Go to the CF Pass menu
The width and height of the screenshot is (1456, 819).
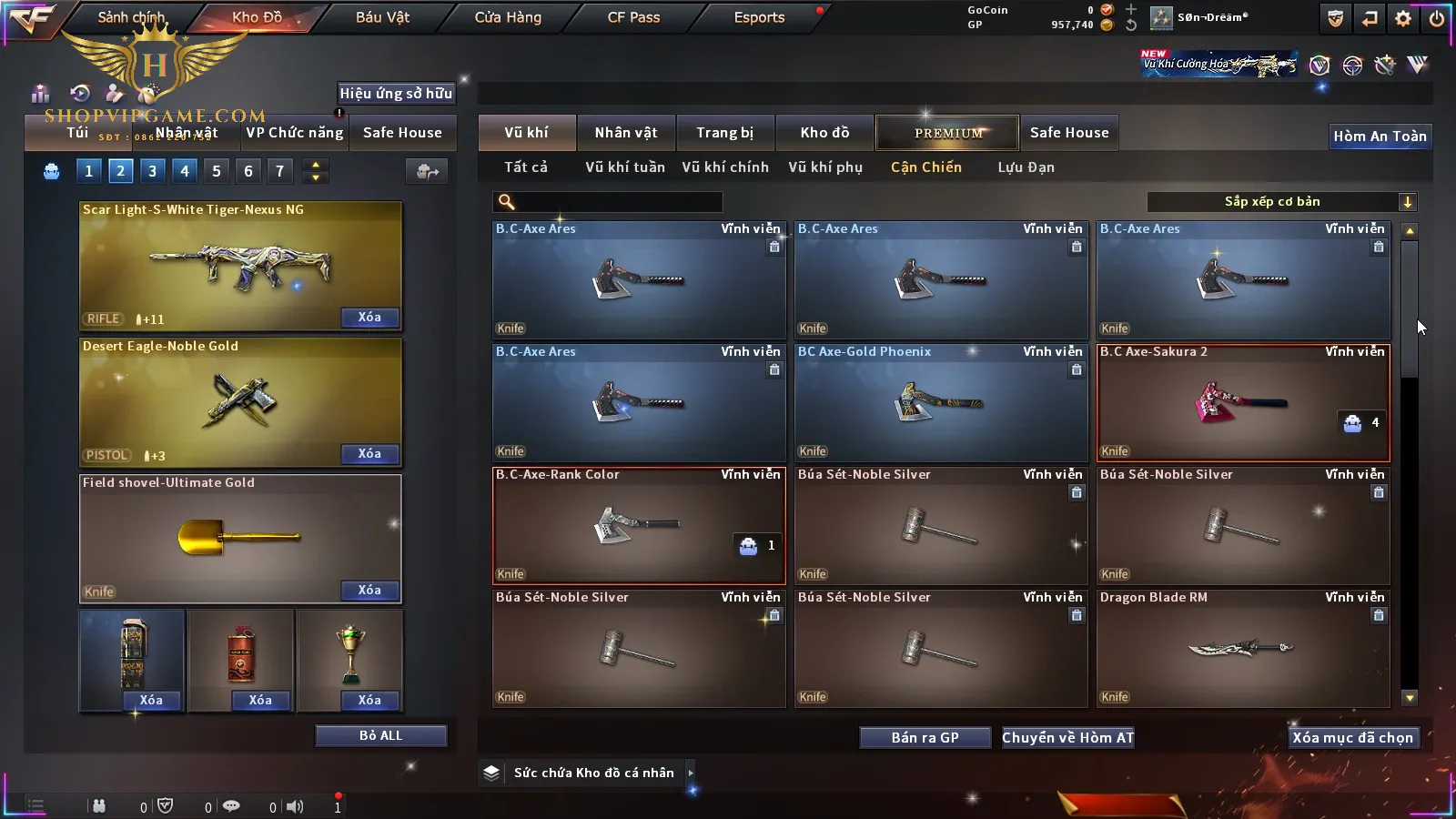(633, 17)
